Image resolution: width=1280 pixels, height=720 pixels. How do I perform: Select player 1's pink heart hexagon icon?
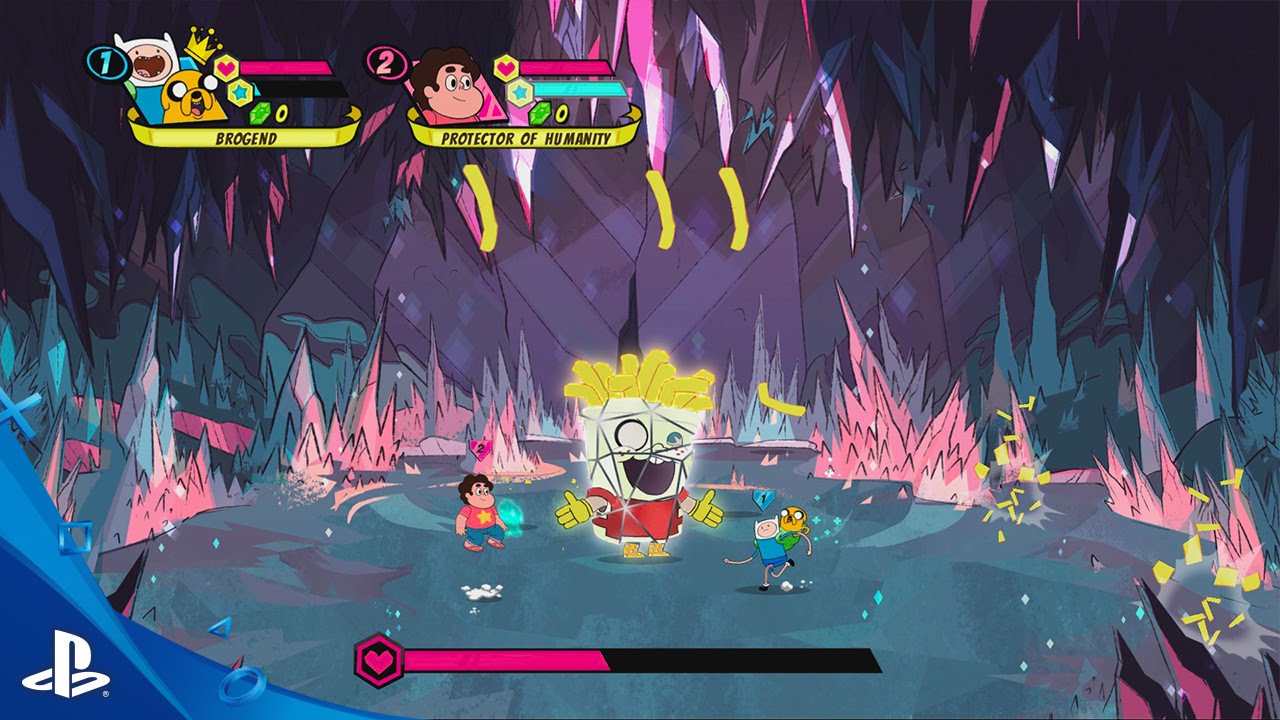click(227, 65)
